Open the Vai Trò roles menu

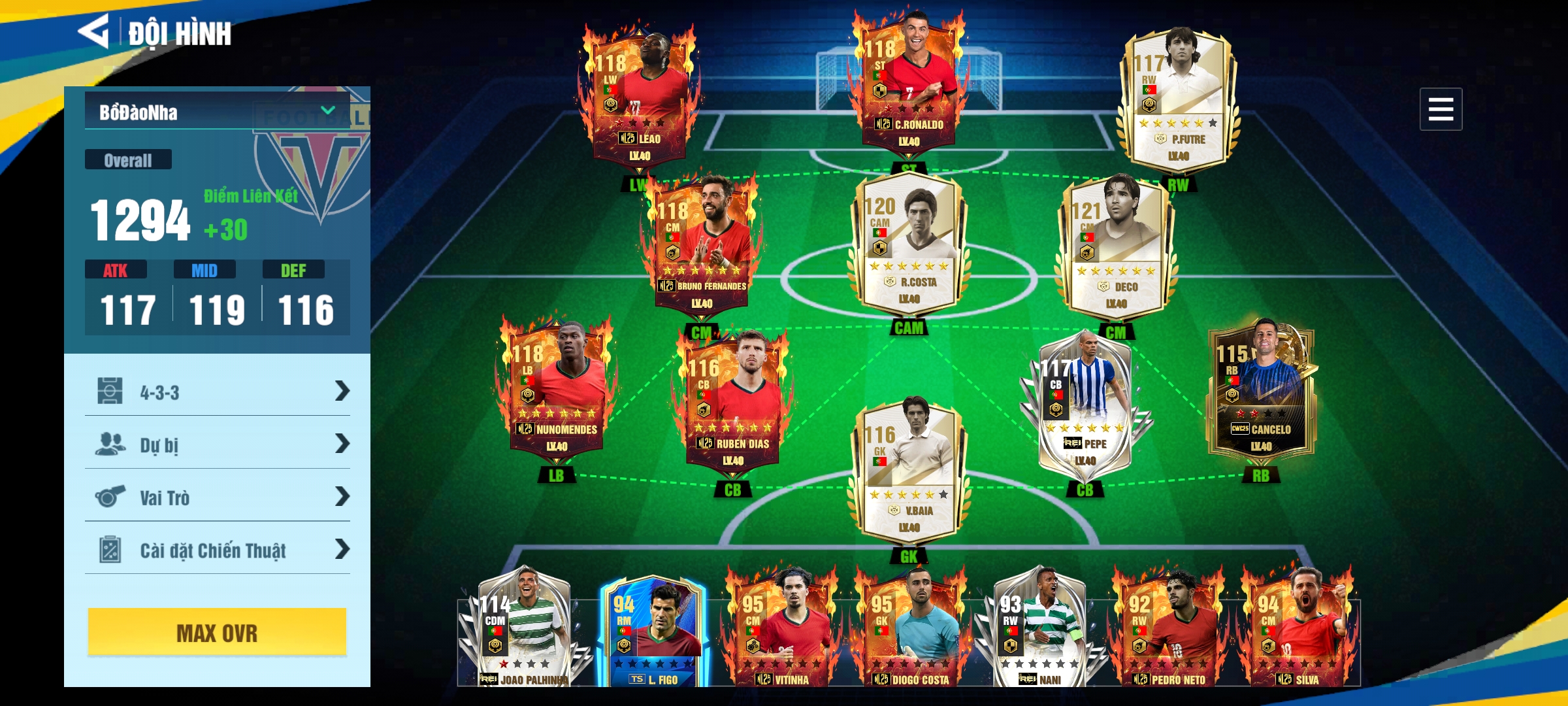218,497
